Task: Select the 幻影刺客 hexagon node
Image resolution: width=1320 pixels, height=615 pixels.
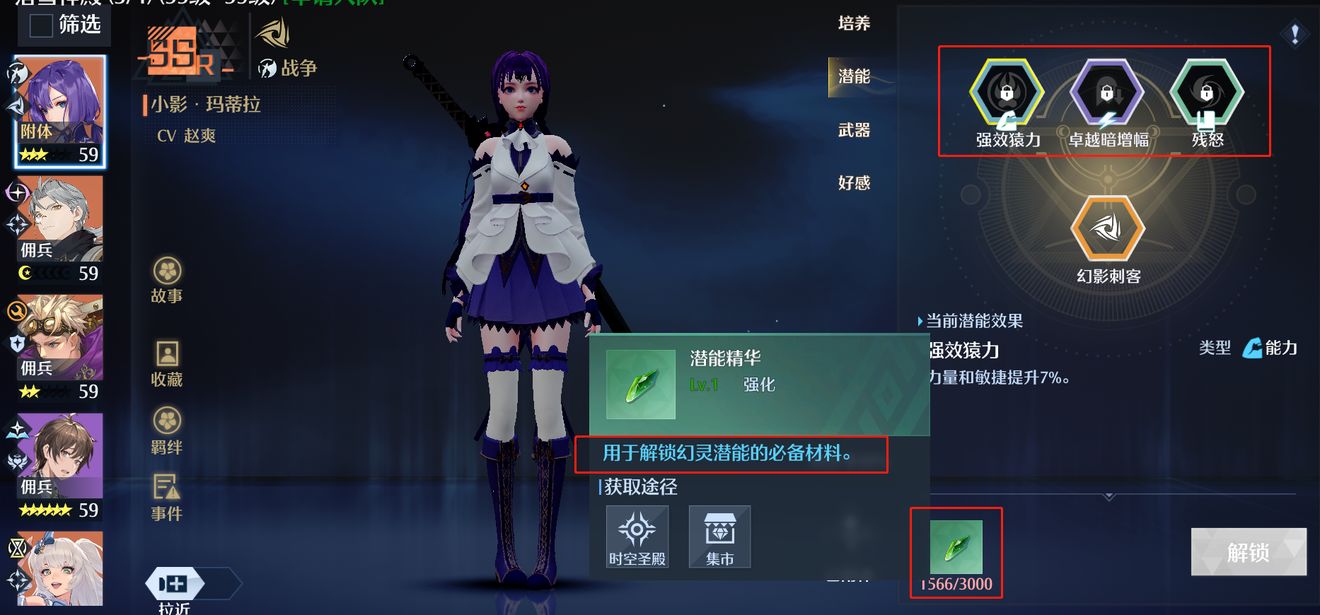Action: point(1107,229)
